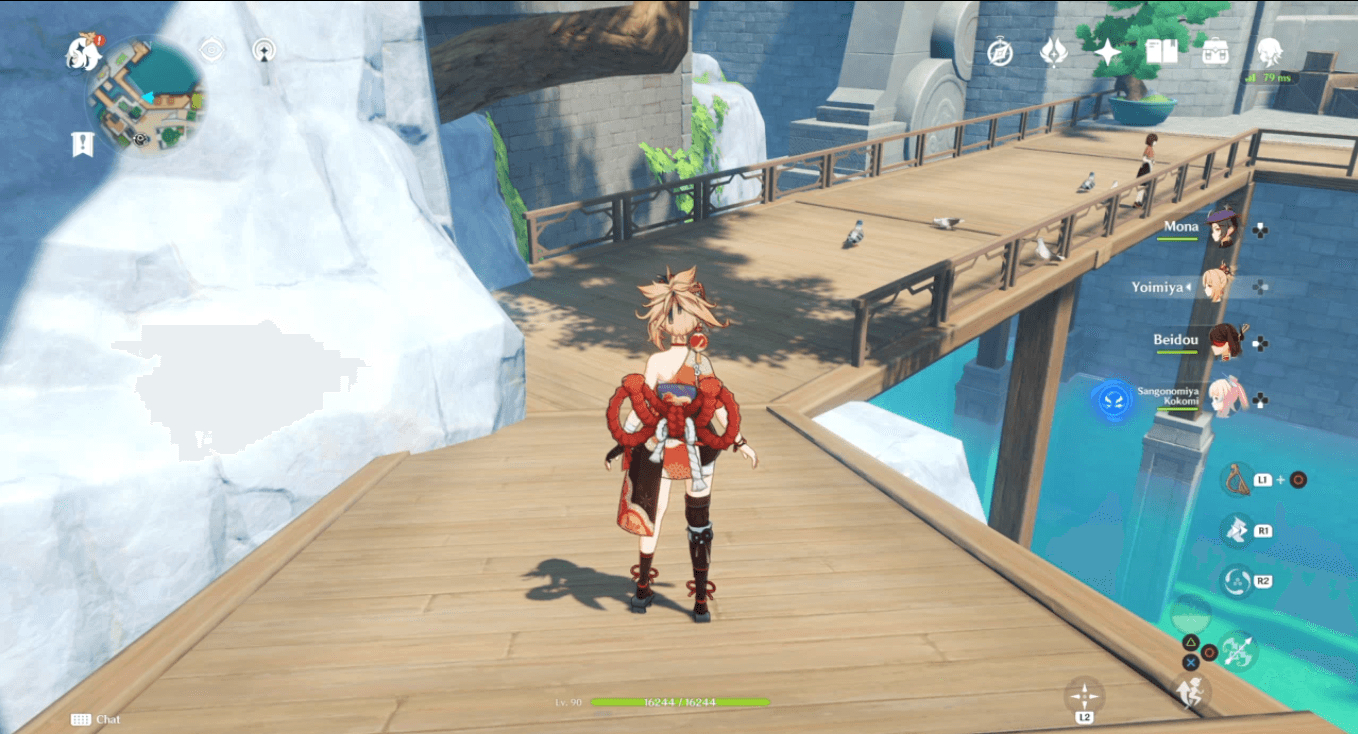This screenshot has width=1358, height=734.
Task: Use the bow gadget icon
Action: click(x=1236, y=479)
